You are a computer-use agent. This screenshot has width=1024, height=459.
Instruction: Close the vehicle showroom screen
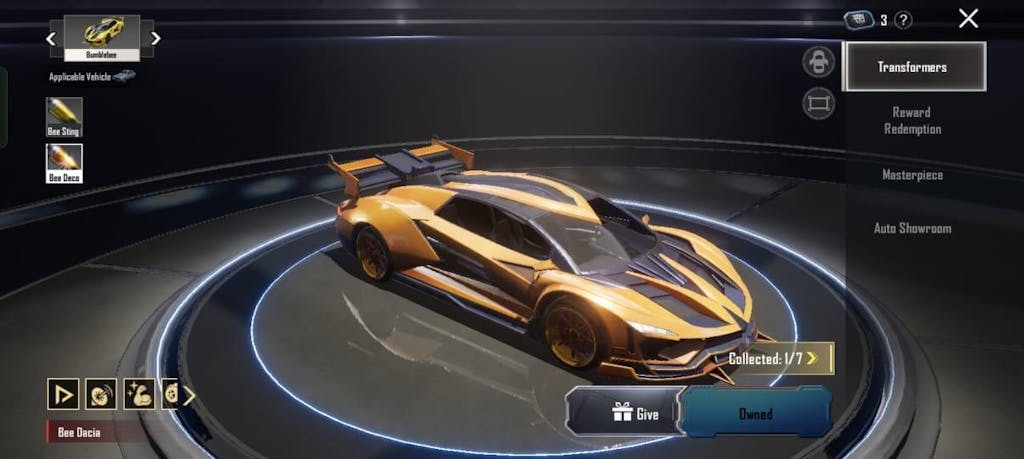968,18
